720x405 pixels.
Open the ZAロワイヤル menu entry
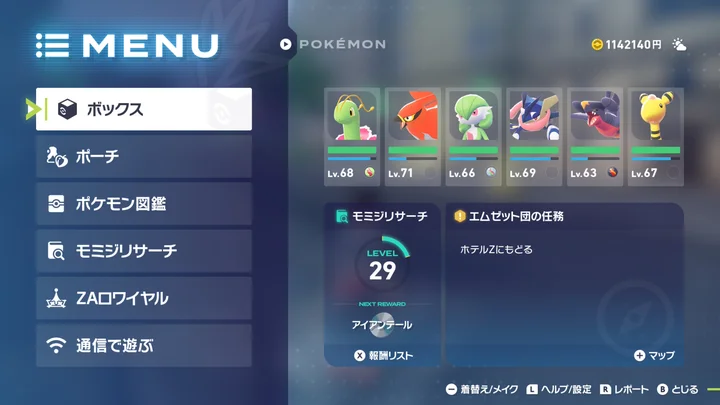(x=143, y=298)
